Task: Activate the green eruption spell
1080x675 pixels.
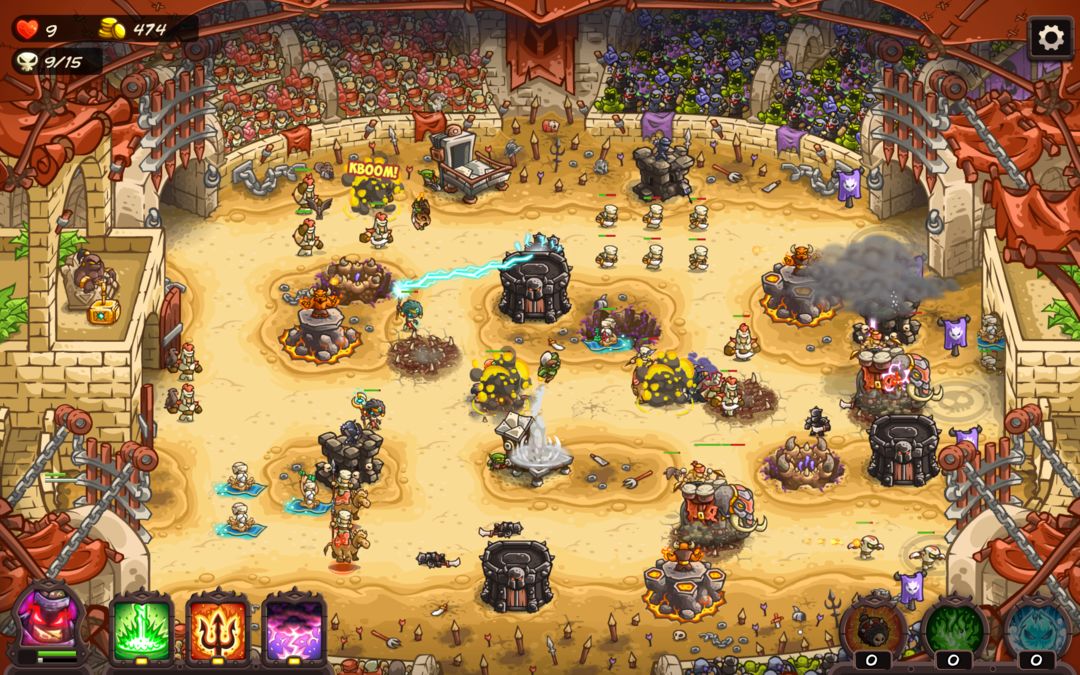Action: tap(141, 630)
